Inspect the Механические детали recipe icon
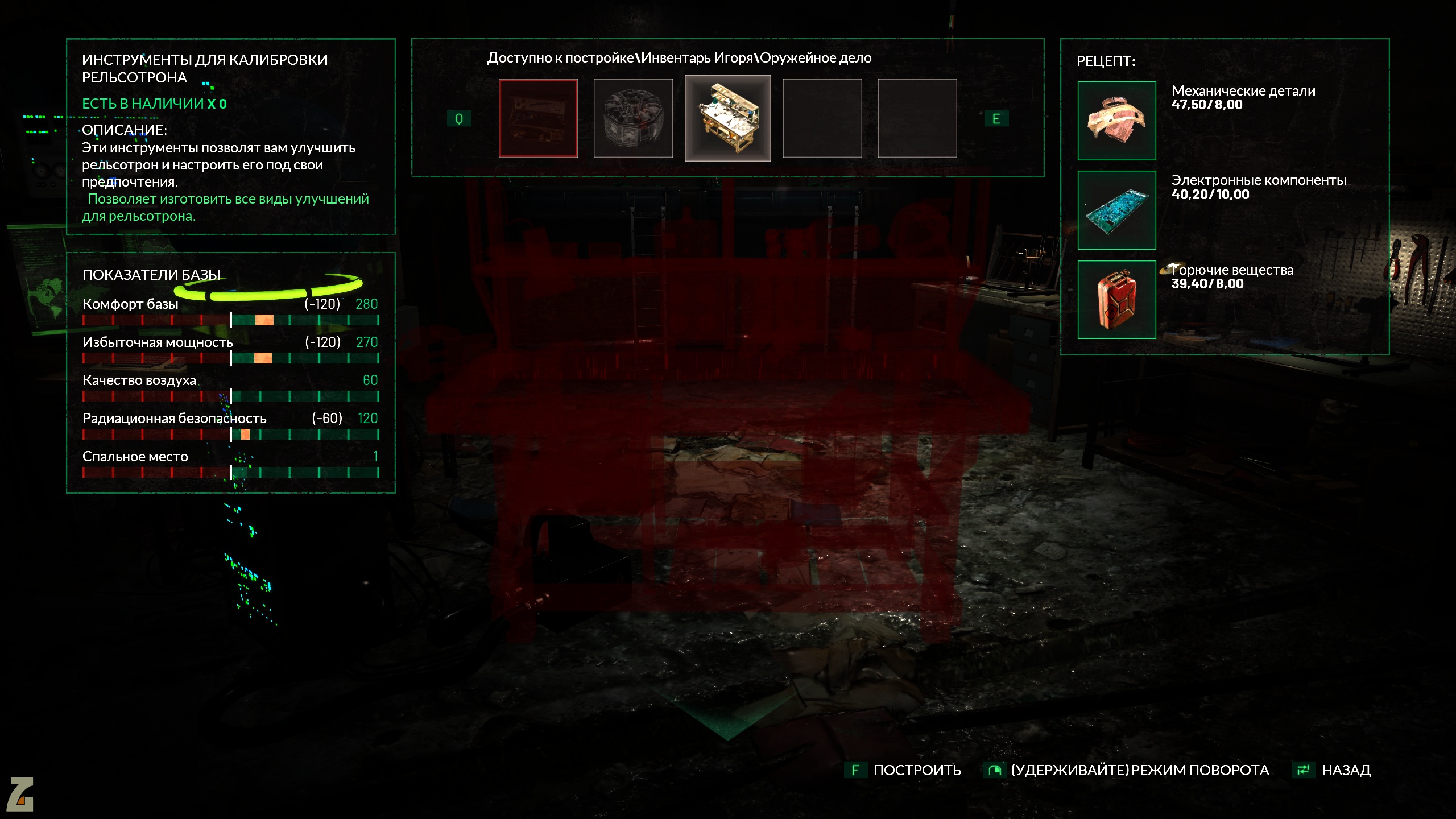Viewport: 1456px width, 819px height. (1116, 121)
